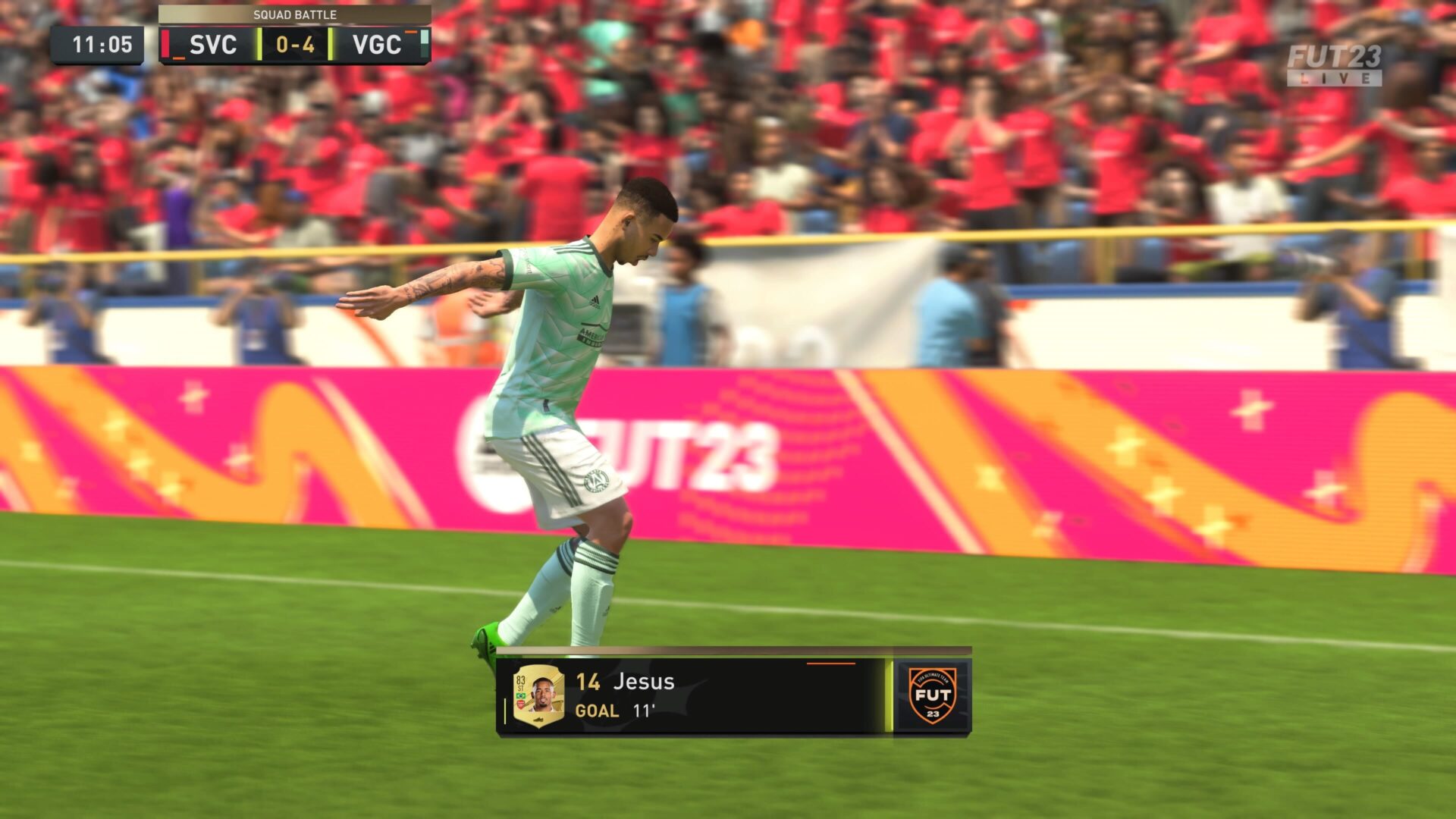Select the Brazil flag on Jesus's player card
This screenshot has width=1456, height=819.
[x=521, y=694]
